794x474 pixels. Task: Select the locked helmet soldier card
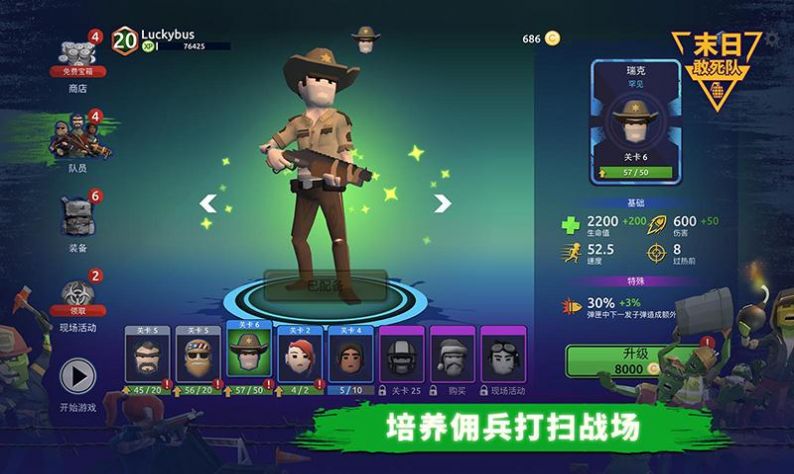tap(401, 355)
